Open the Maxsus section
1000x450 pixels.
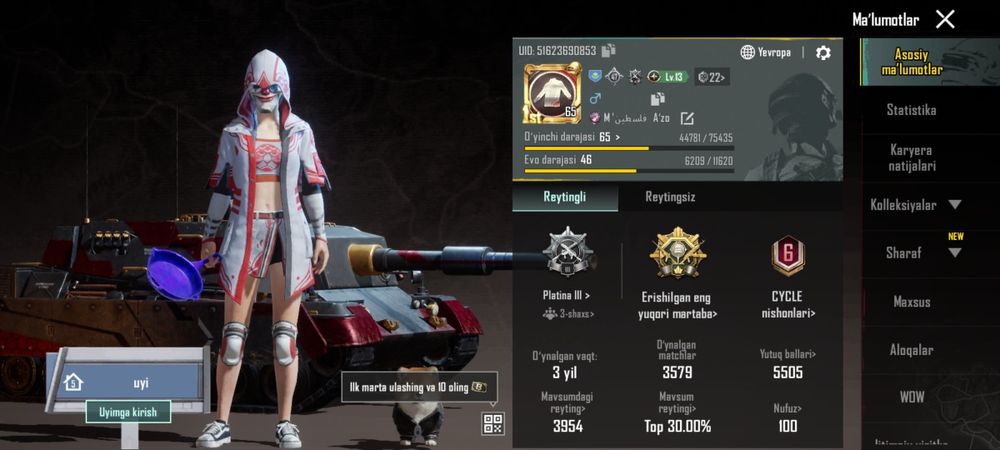(x=911, y=301)
